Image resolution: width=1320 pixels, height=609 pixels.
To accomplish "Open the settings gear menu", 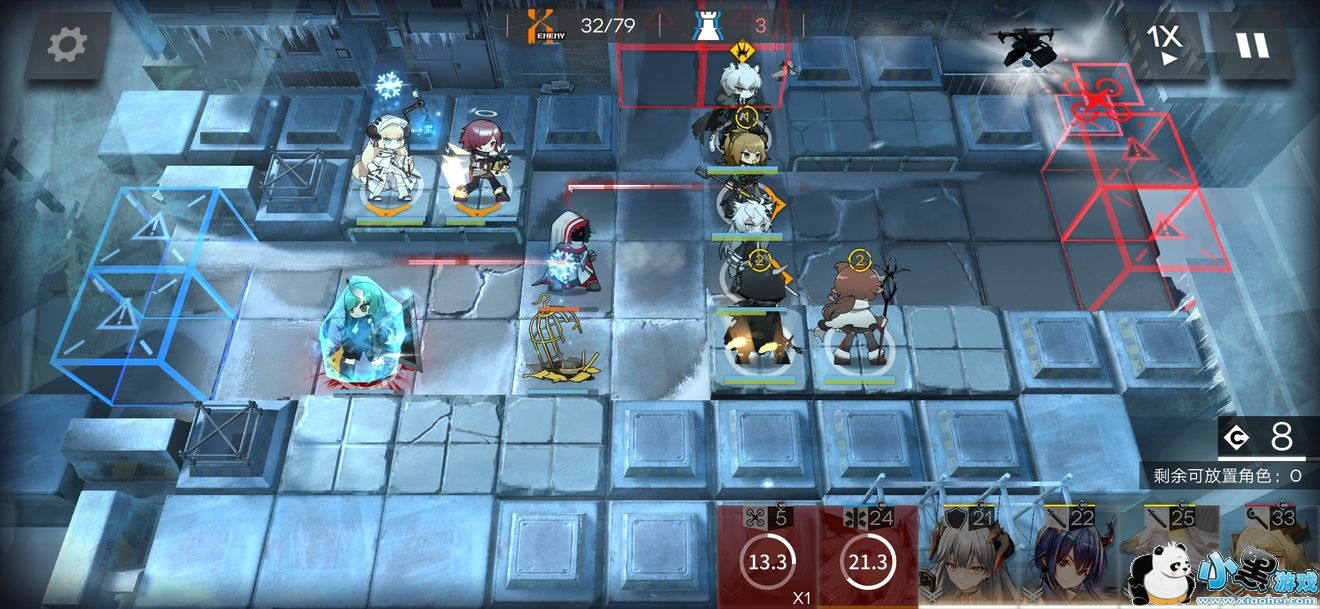I will point(67,45).
